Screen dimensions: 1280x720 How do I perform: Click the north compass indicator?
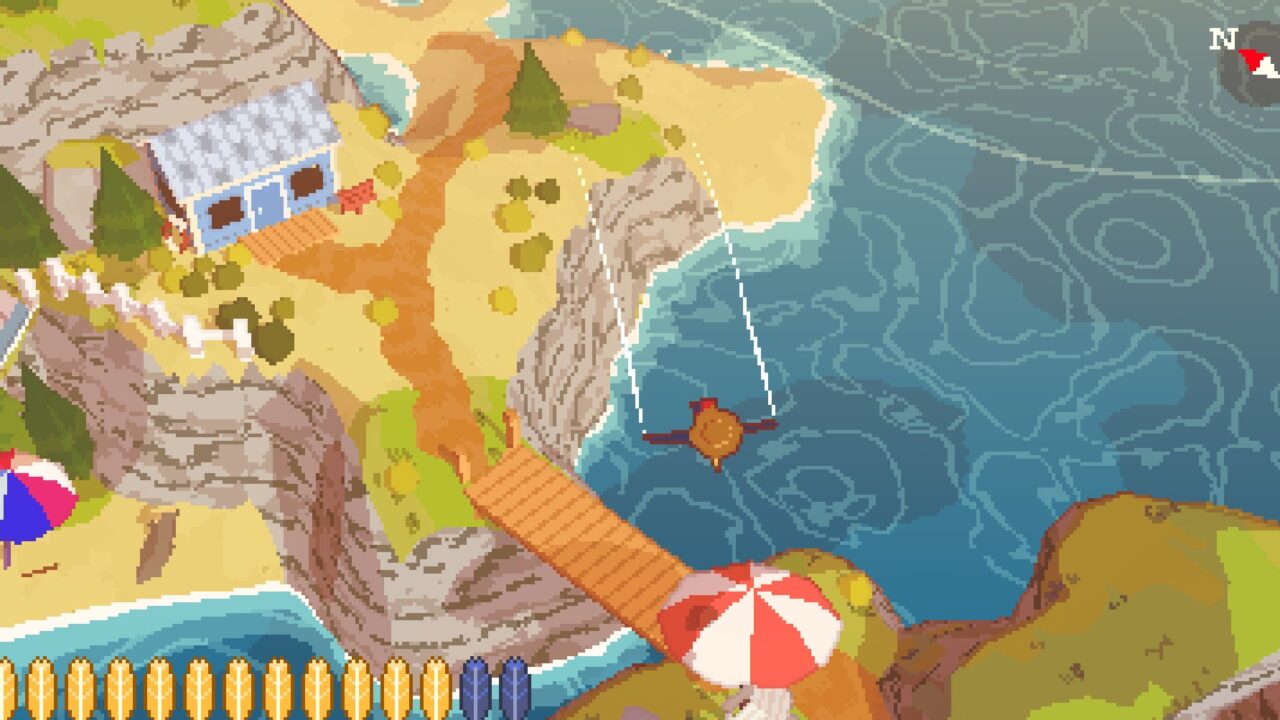1254,61
